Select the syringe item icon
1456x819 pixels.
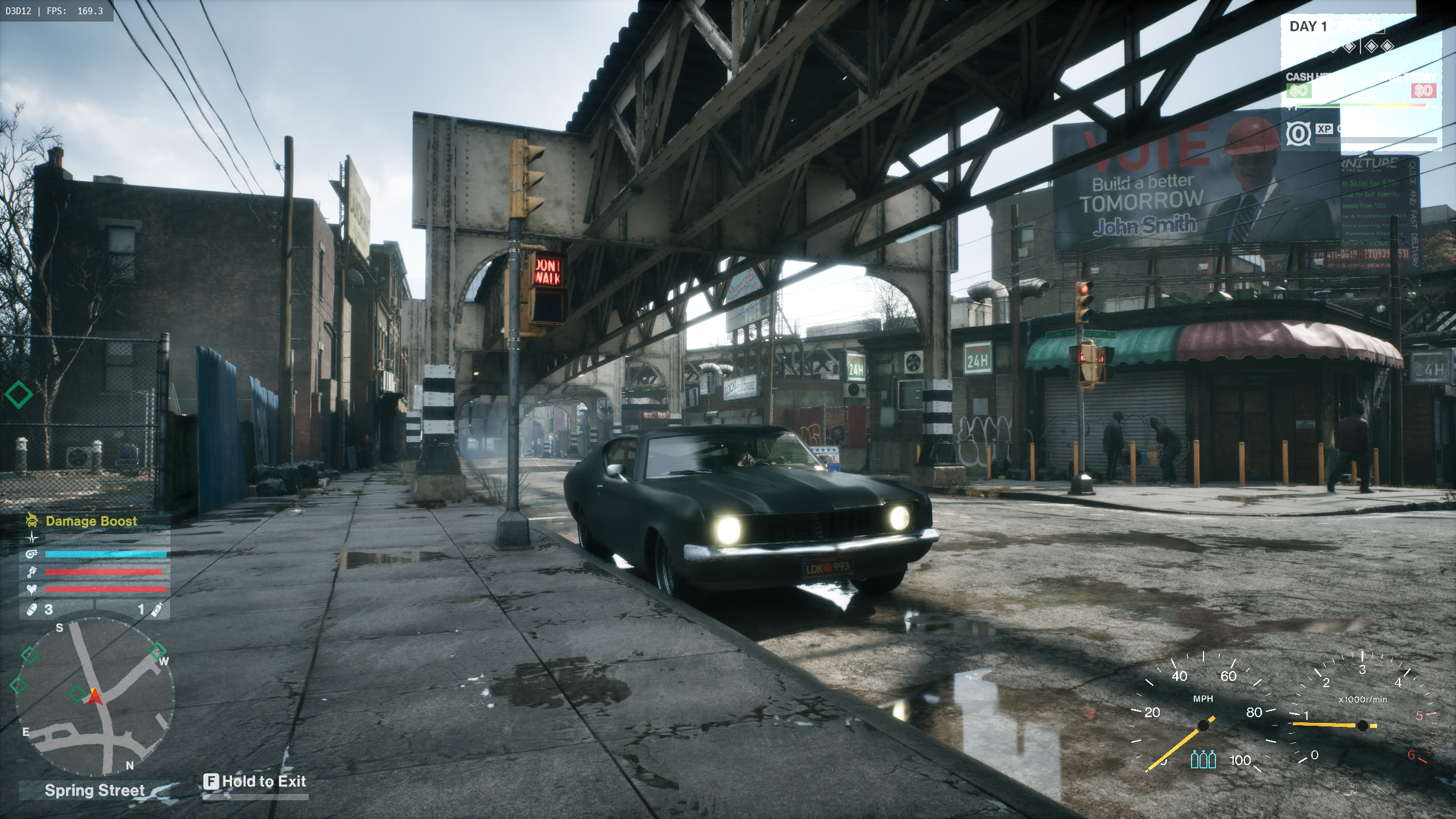click(x=157, y=609)
